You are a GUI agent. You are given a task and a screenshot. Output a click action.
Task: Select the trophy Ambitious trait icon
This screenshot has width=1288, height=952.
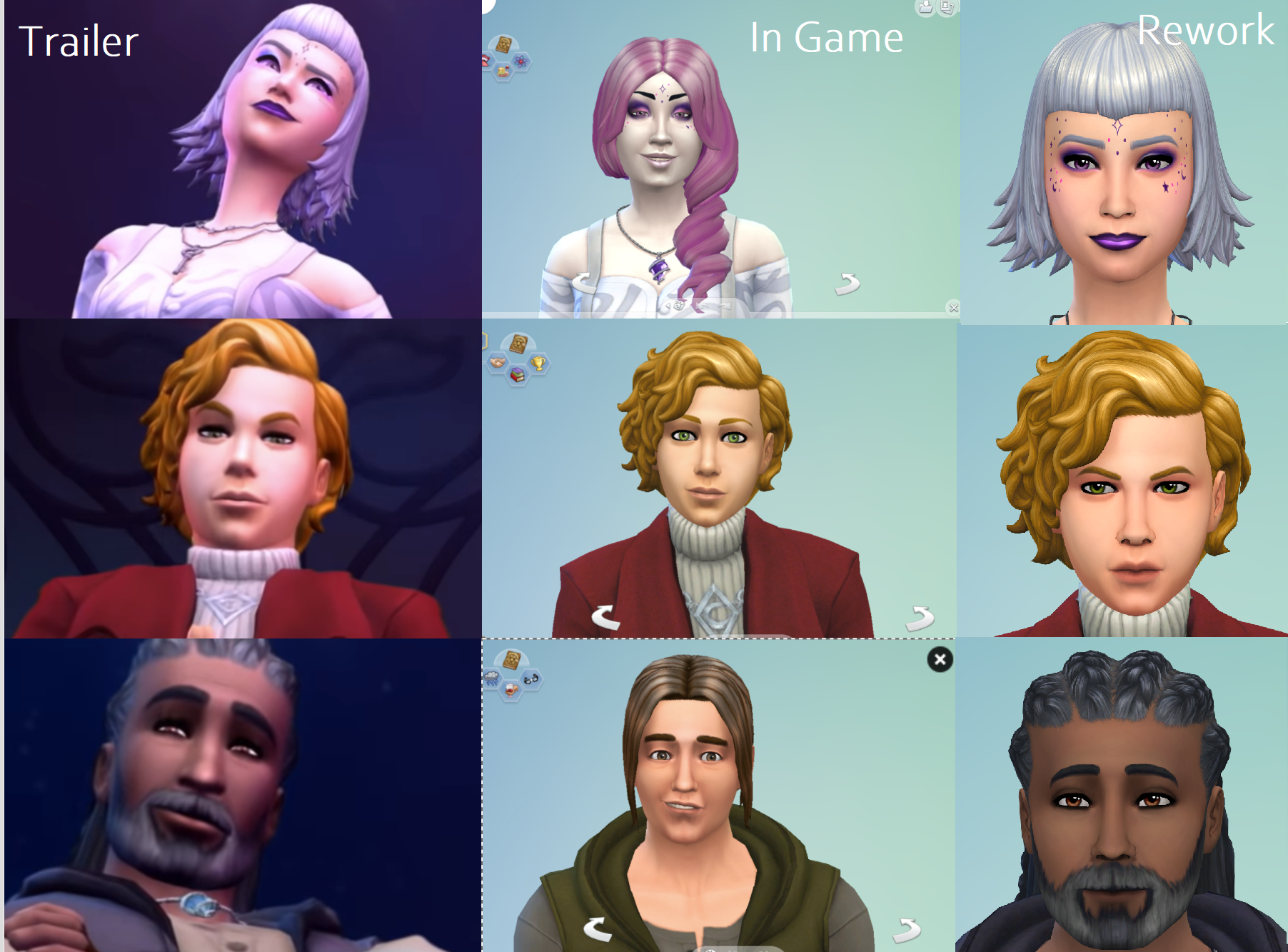coord(538,364)
